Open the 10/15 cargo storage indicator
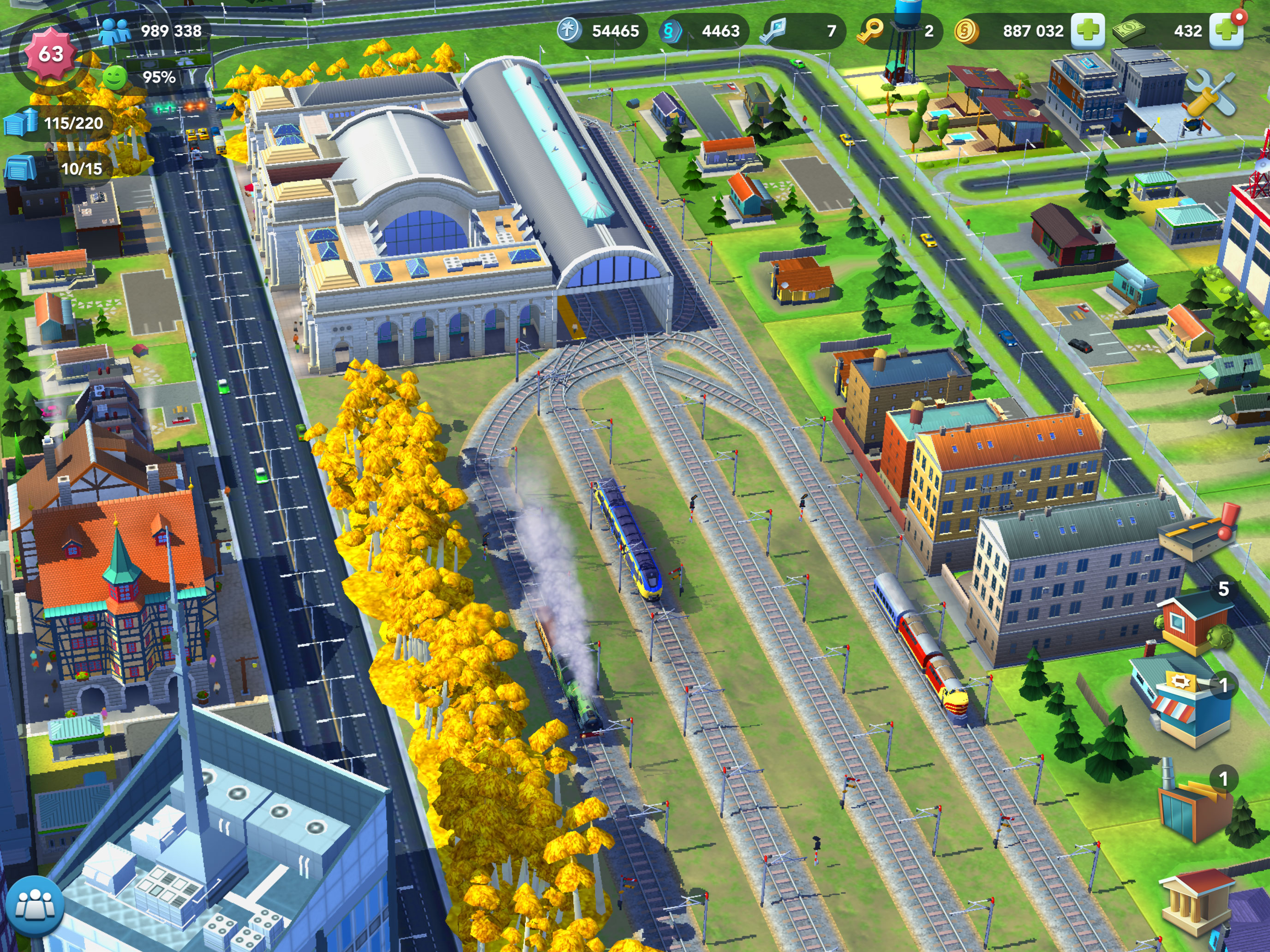Viewport: 1270px width, 952px height. point(57,168)
